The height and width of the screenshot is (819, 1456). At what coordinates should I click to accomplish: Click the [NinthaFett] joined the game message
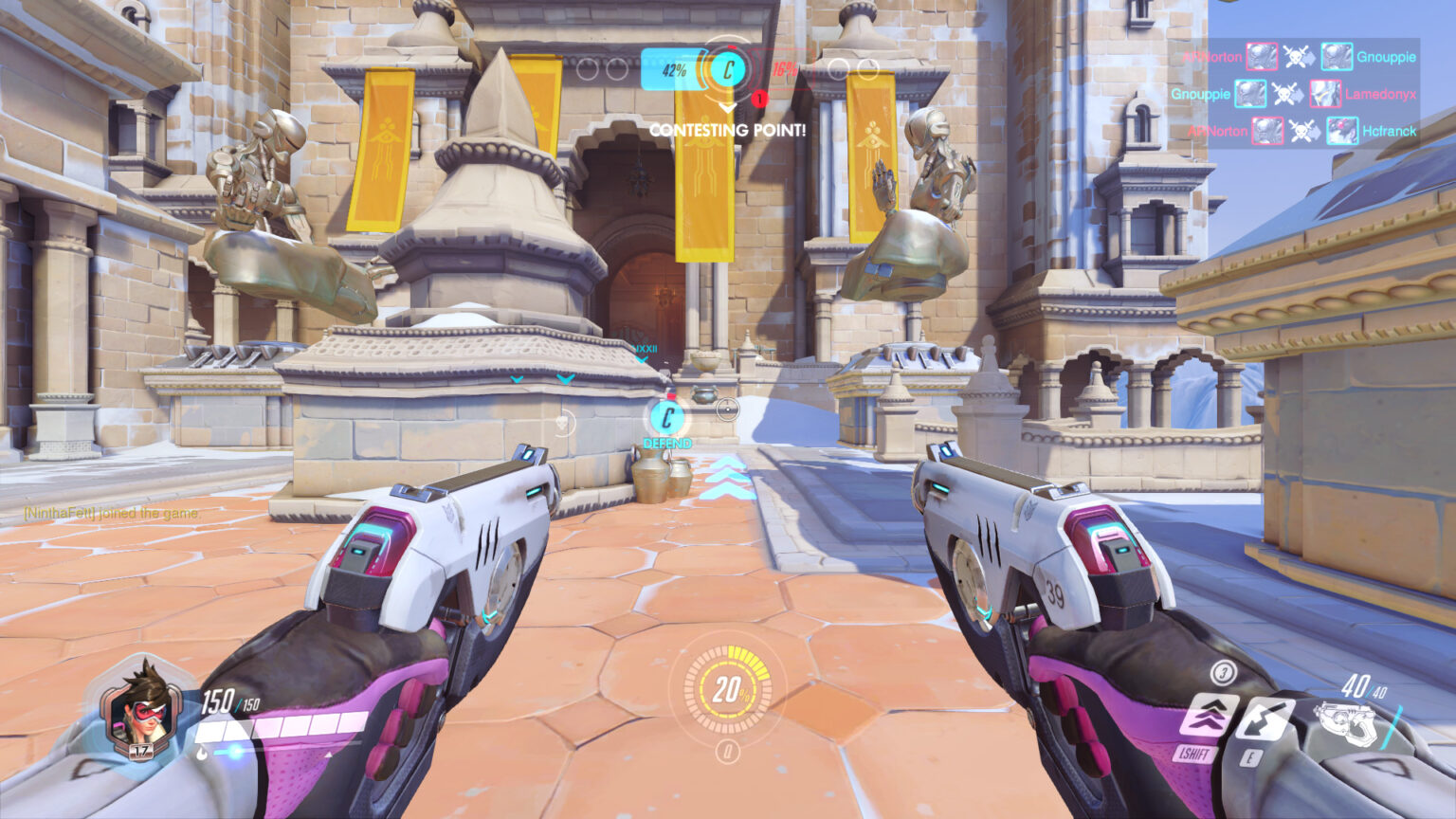click(113, 515)
